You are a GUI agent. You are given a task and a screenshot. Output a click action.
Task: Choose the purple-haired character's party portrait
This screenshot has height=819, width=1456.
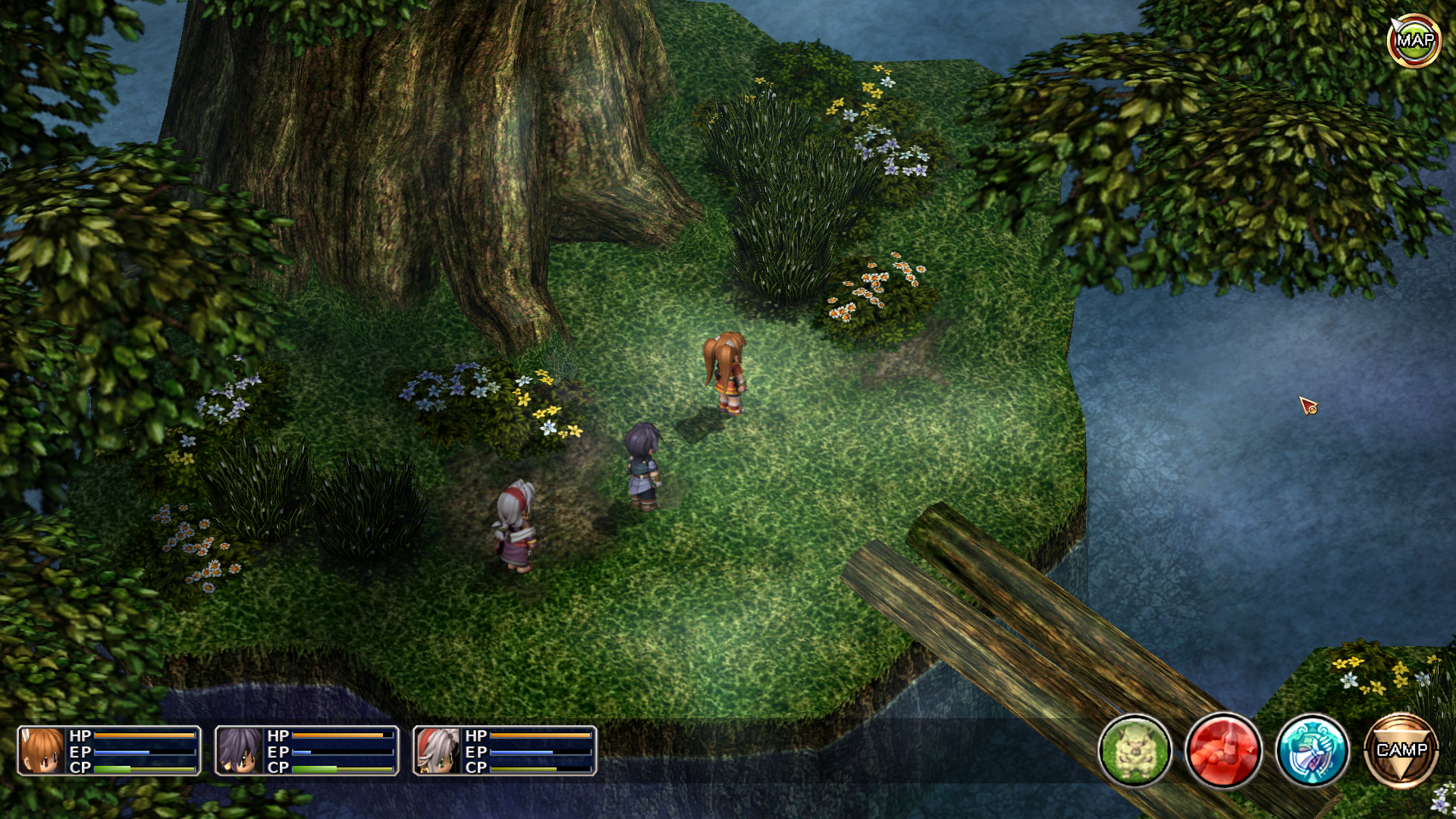click(x=240, y=751)
